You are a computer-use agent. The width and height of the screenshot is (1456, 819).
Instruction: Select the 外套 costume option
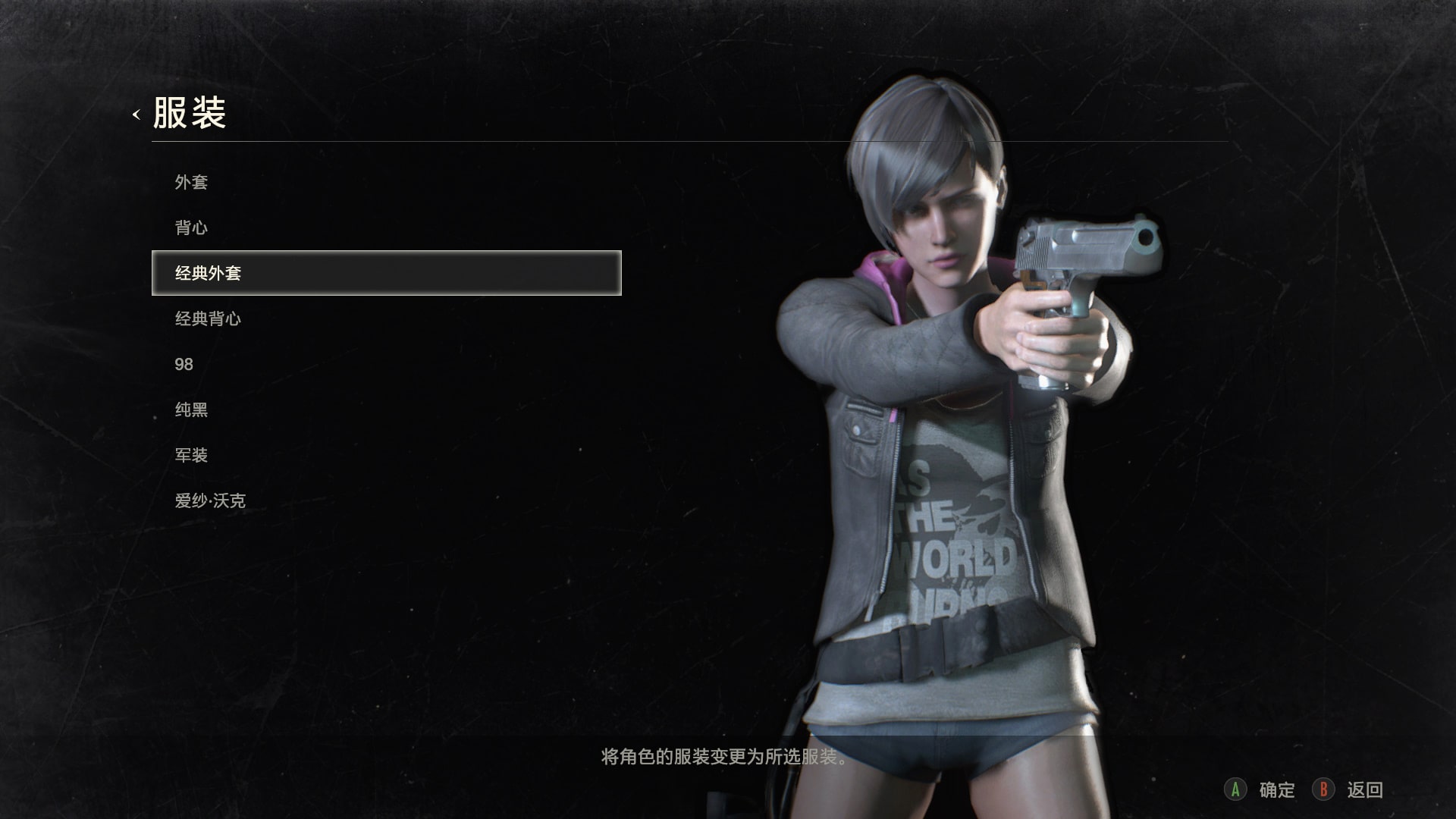coord(191,182)
